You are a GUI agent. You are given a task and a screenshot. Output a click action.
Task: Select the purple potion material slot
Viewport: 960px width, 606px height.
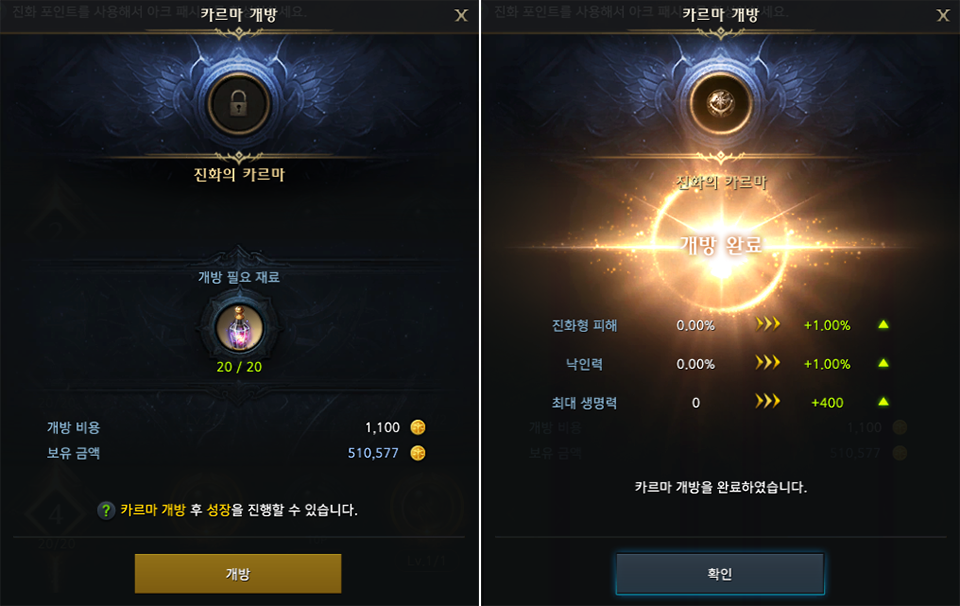239,326
